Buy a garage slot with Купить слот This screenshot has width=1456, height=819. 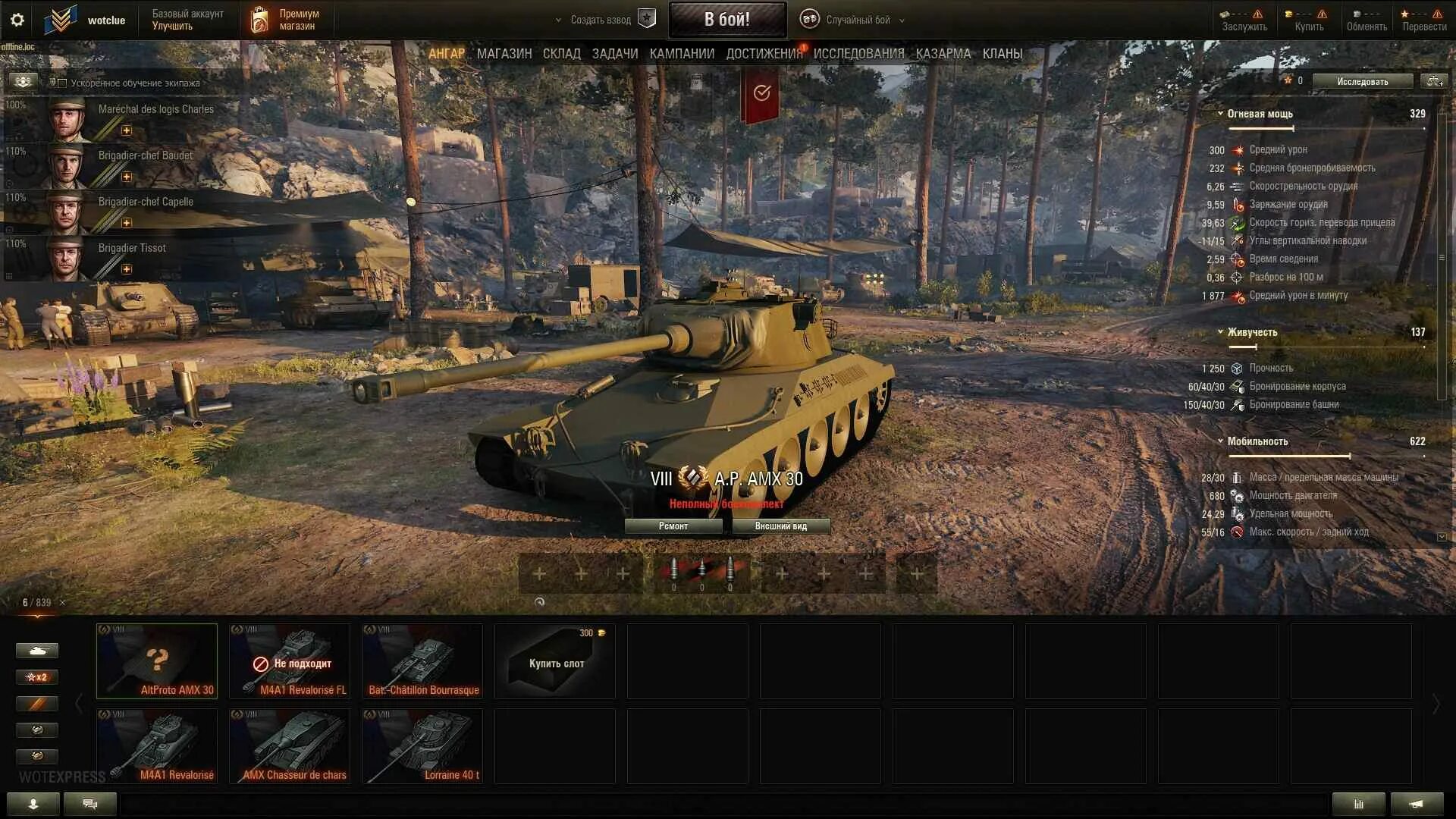[x=555, y=661]
